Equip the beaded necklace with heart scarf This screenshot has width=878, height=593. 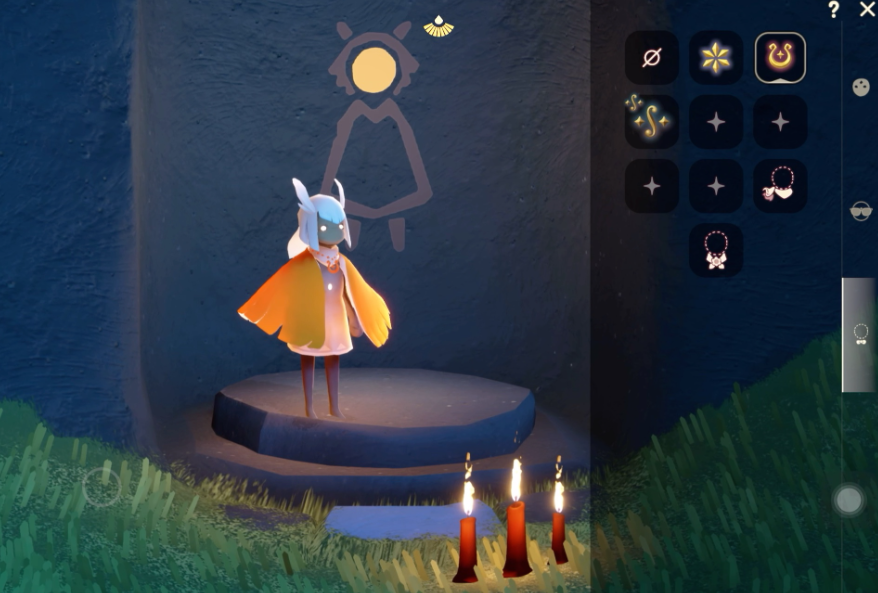pos(780,185)
